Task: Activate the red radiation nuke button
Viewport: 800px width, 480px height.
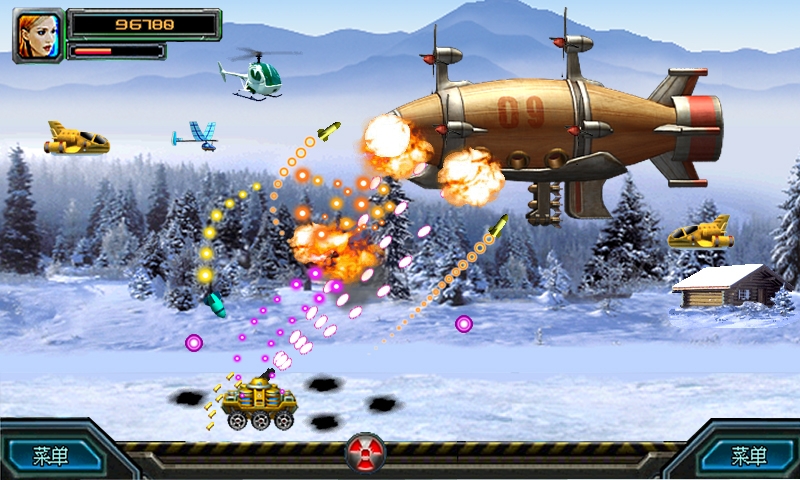Action: click(x=365, y=453)
